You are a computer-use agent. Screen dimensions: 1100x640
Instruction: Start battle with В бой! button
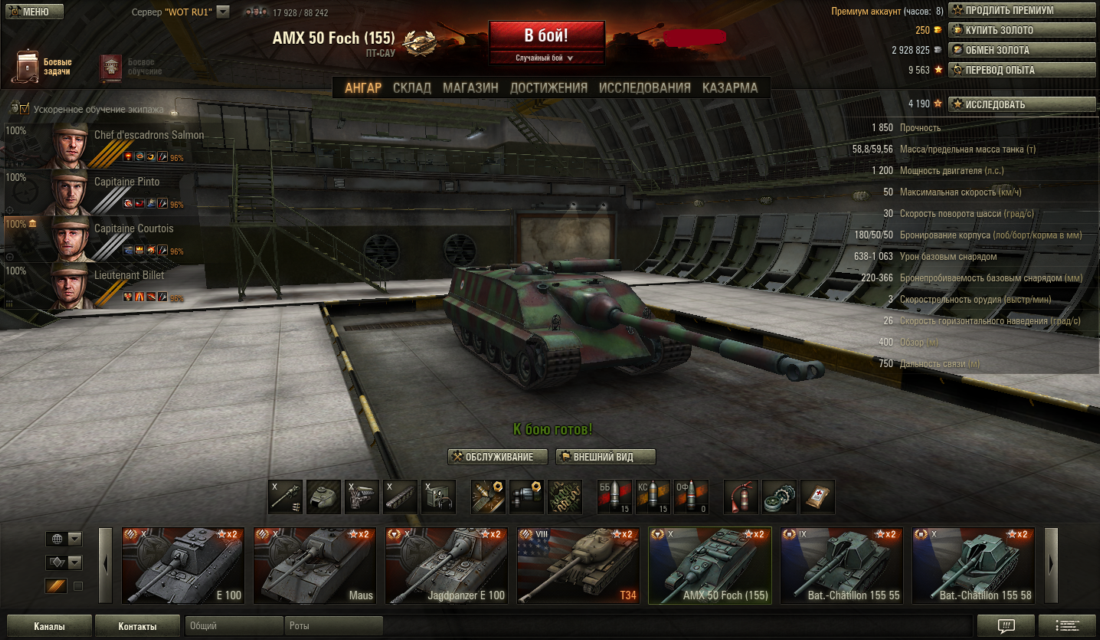tap(546, 36)
